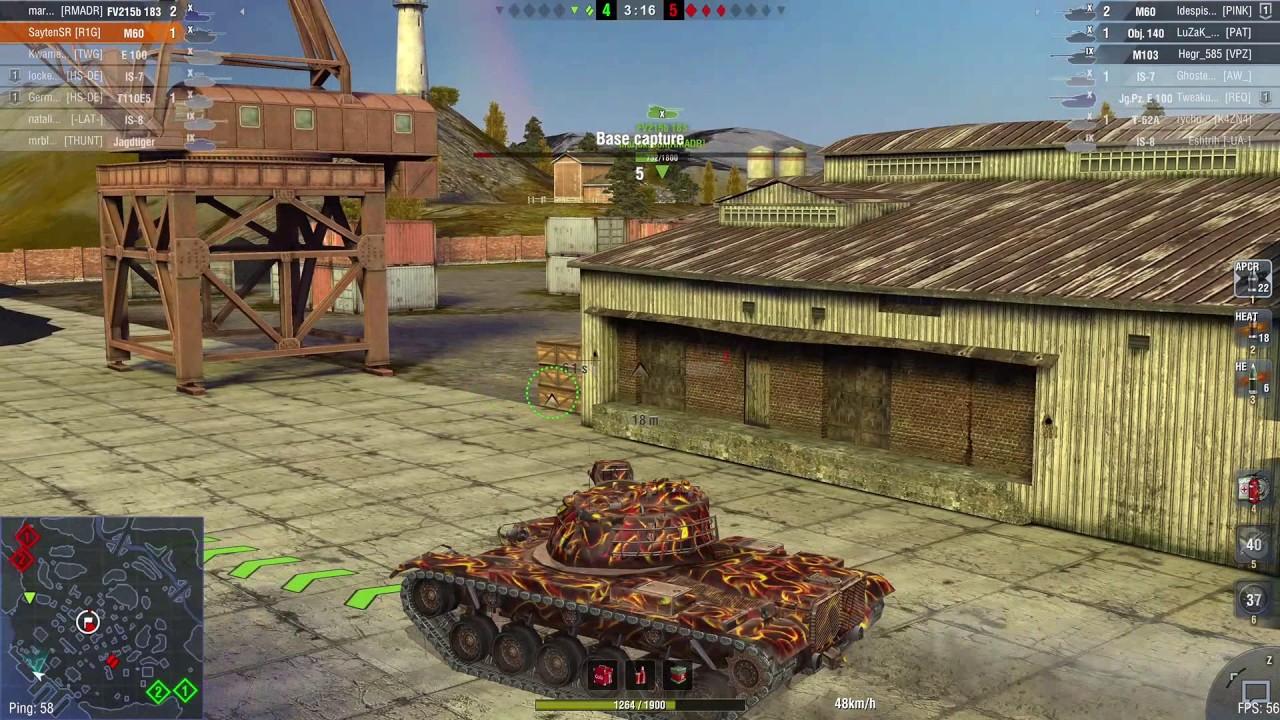Click the Ping: 58 readout
Viewport: 1280px width, 720px height.
coord(31,707)
